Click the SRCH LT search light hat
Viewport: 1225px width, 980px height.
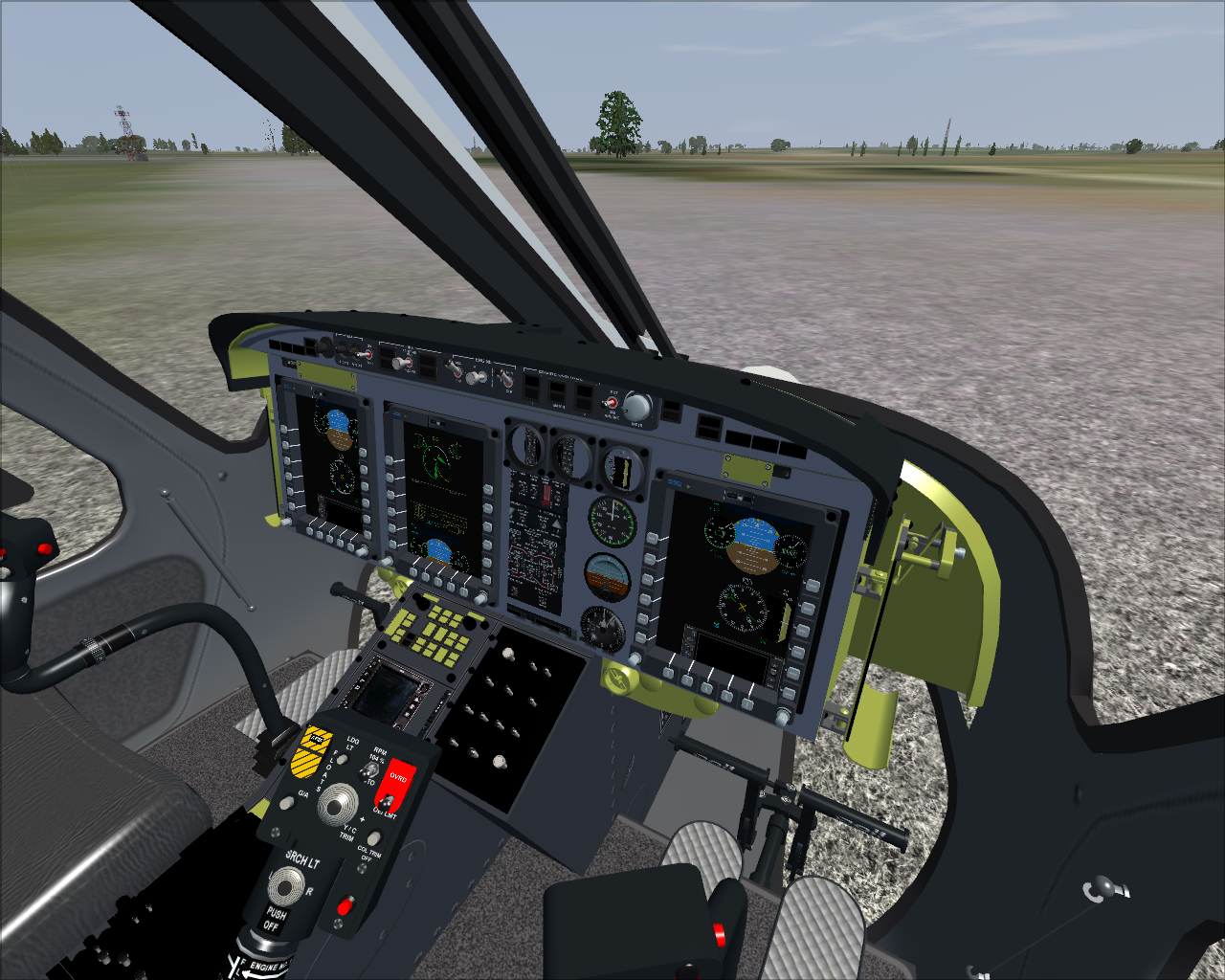[x=286, y=885]
